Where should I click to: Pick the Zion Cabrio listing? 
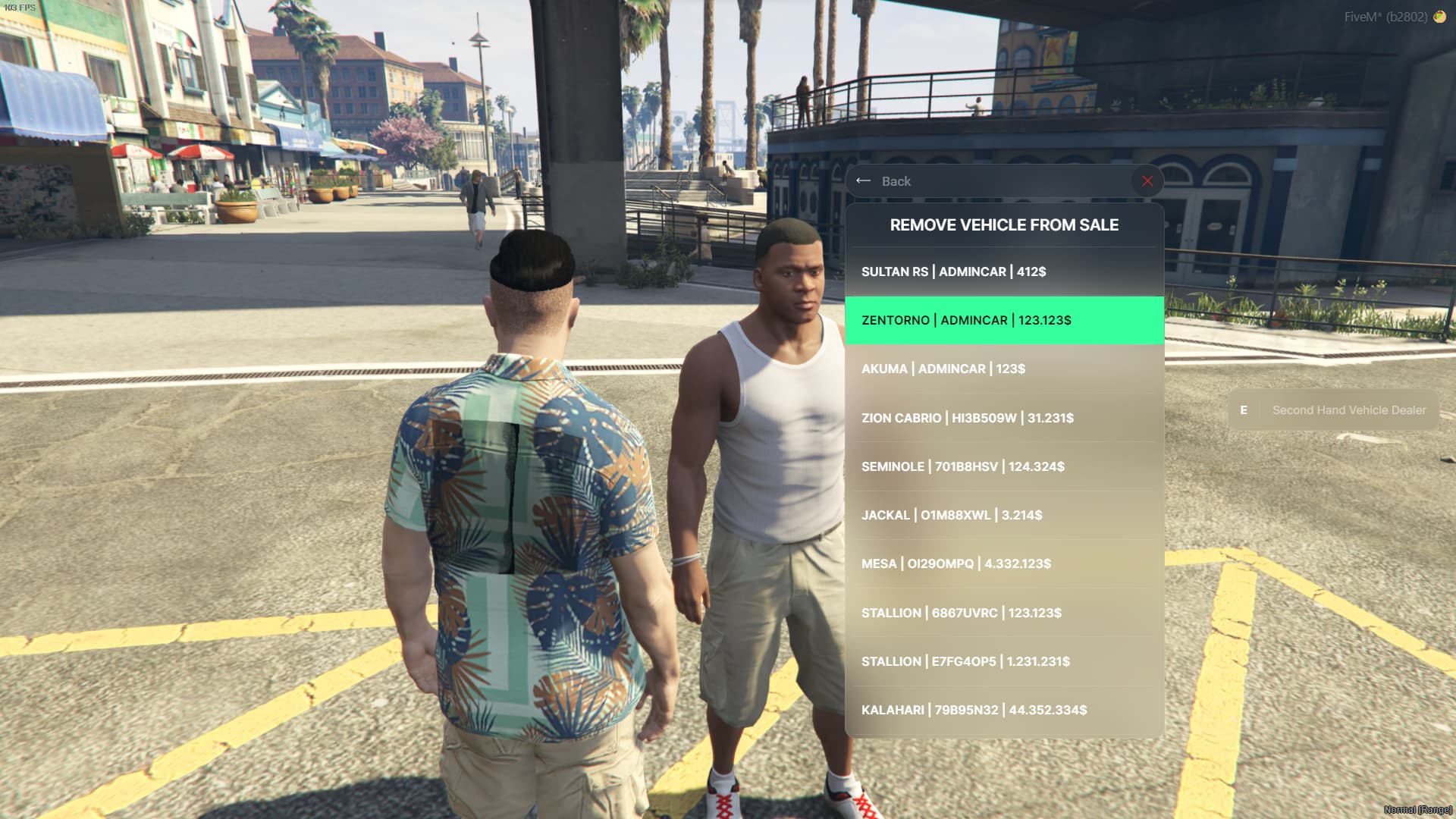click(x=1003, y=418)
